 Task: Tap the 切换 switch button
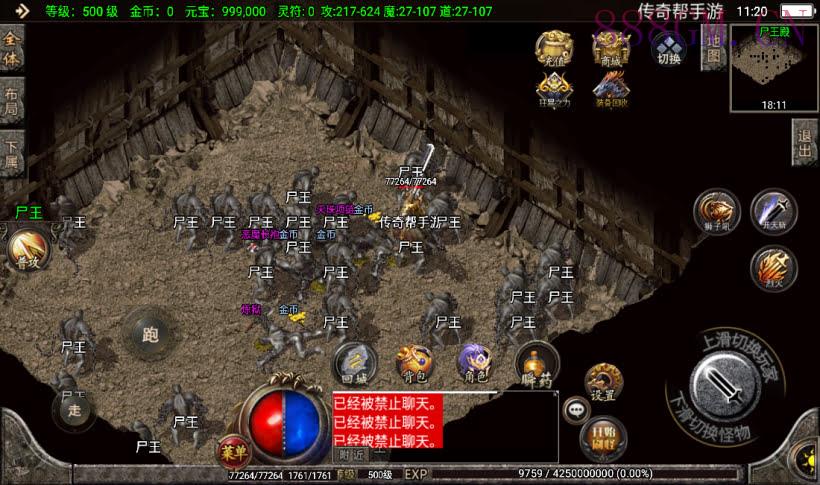click(668, 50)
